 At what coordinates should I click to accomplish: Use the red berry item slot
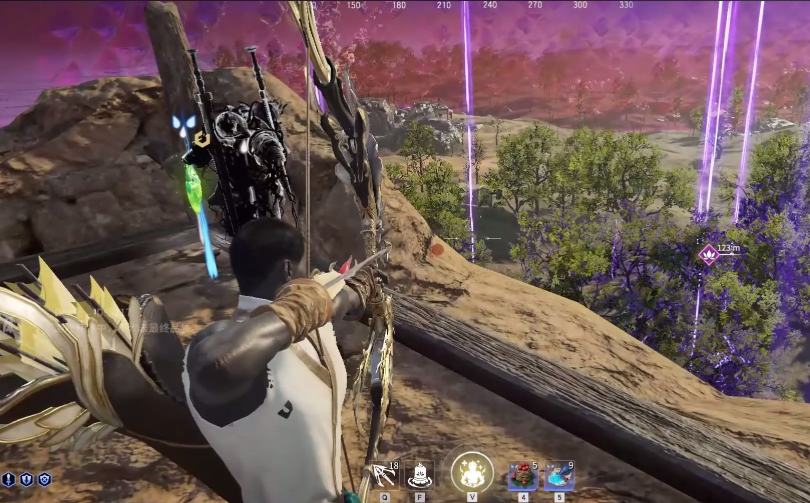(x=523, y=474)
